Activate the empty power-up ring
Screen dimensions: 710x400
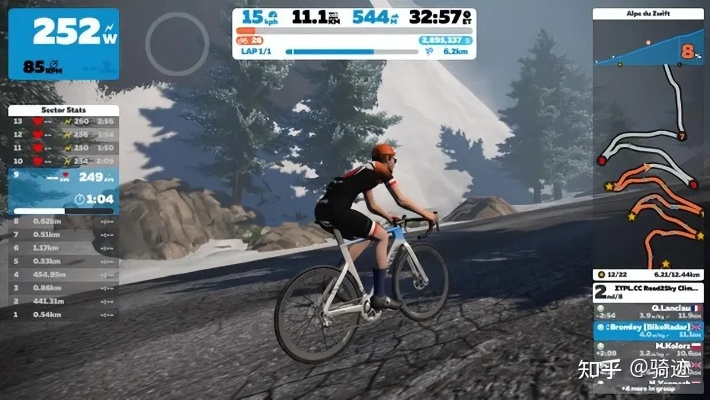click(x=176, y=42)
